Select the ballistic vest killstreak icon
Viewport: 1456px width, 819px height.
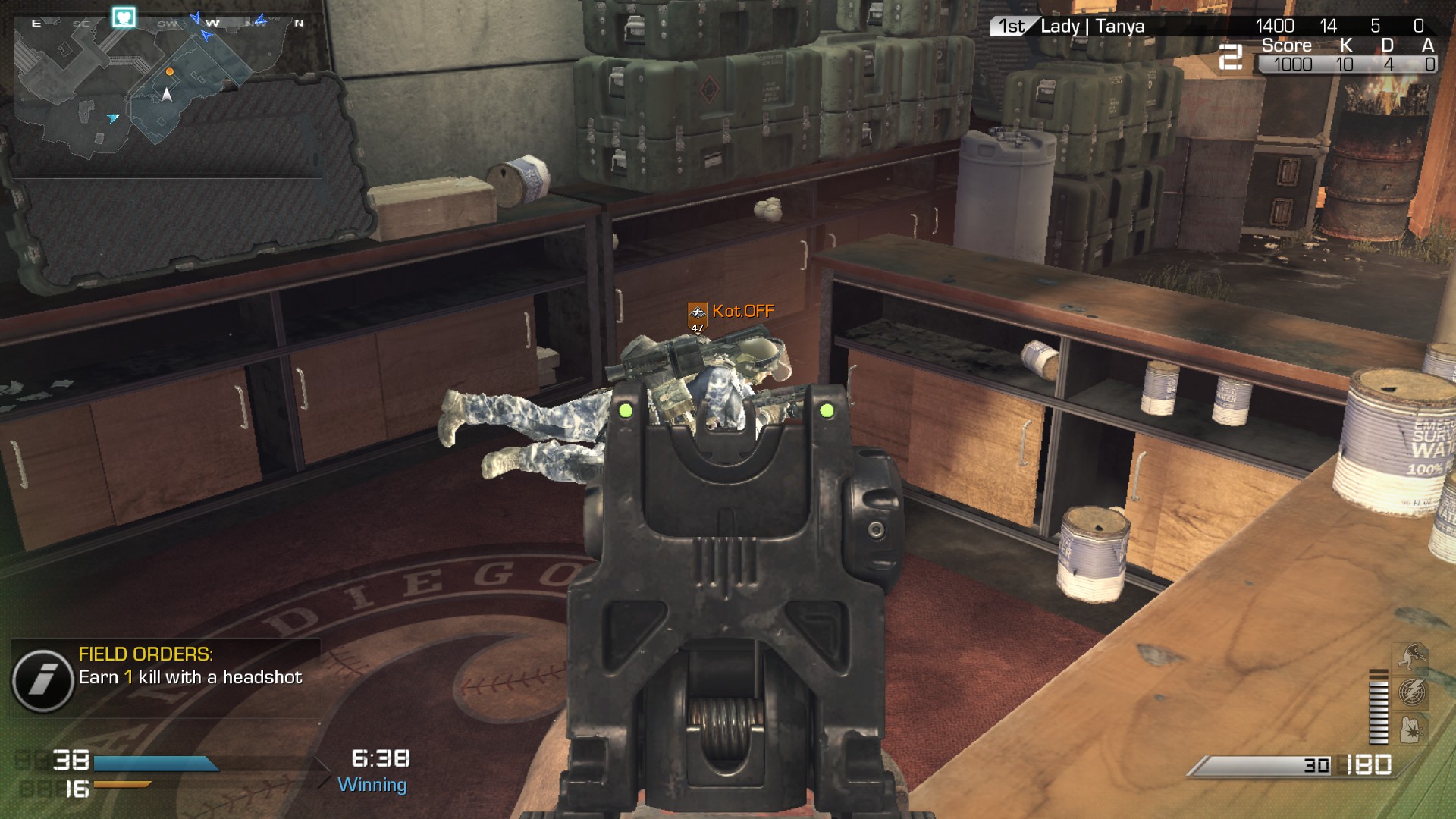1410,729
